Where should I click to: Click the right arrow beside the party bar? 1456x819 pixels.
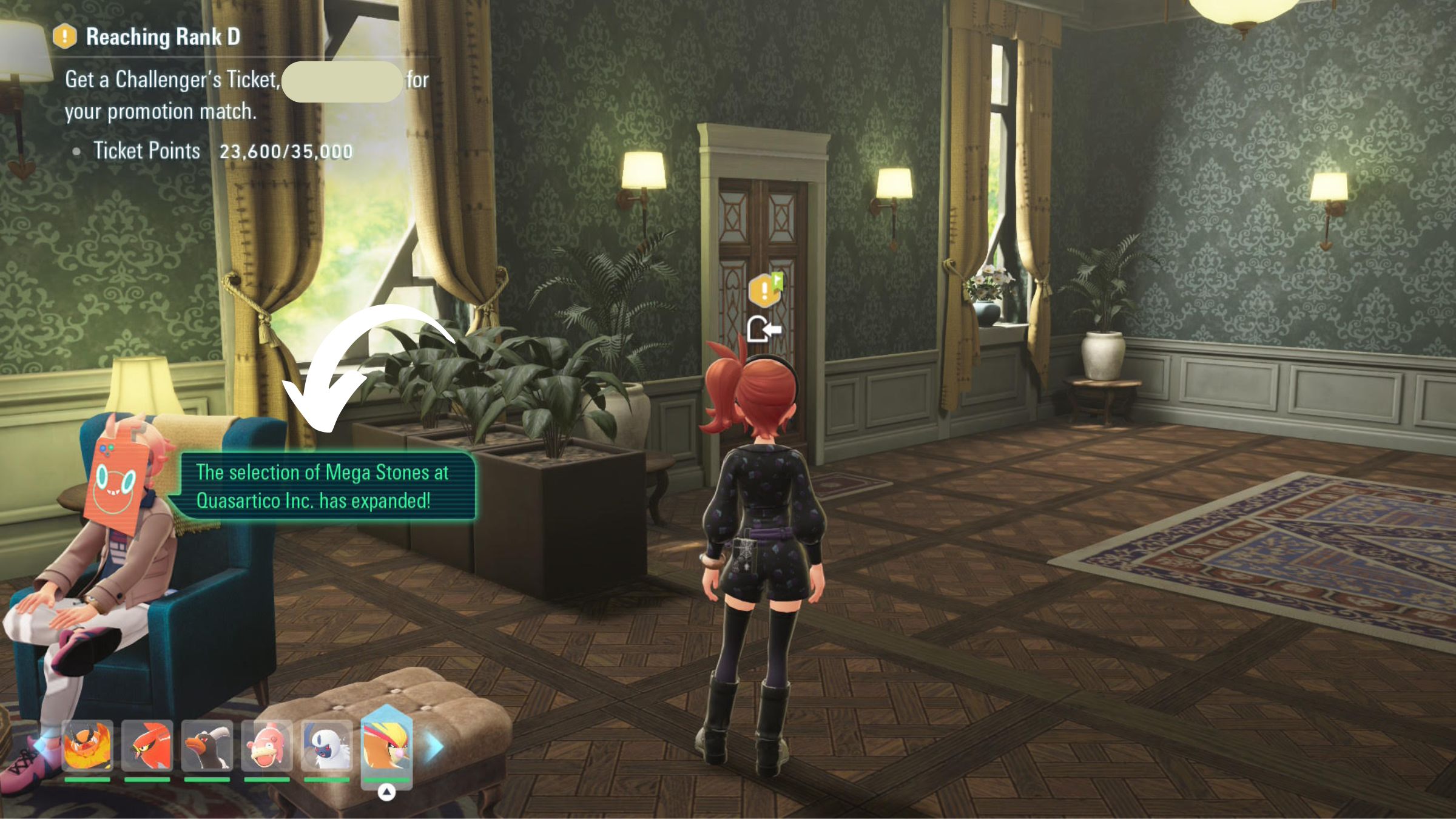click(x=433, y=747)
